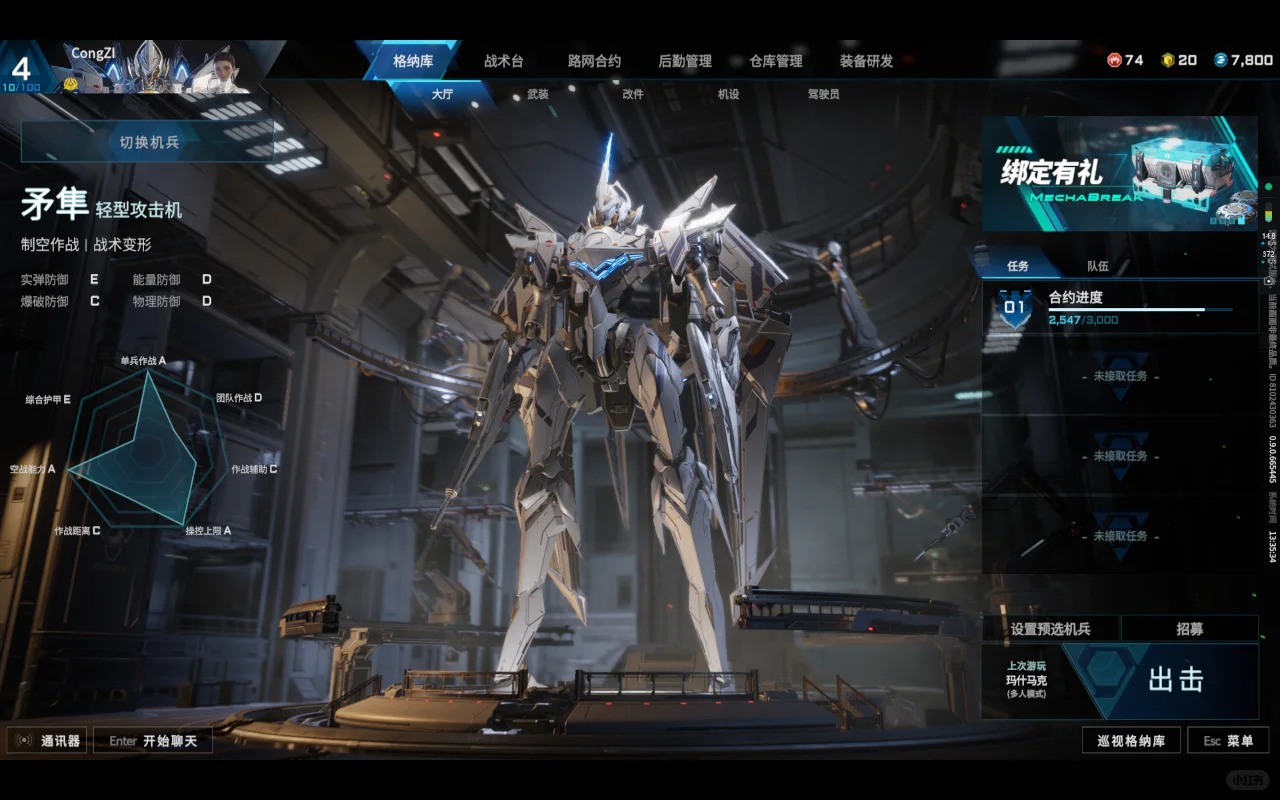Screen dimensions: 1280x800
Task: Open the 路网合约 contract tab
Action: (594, 61)
